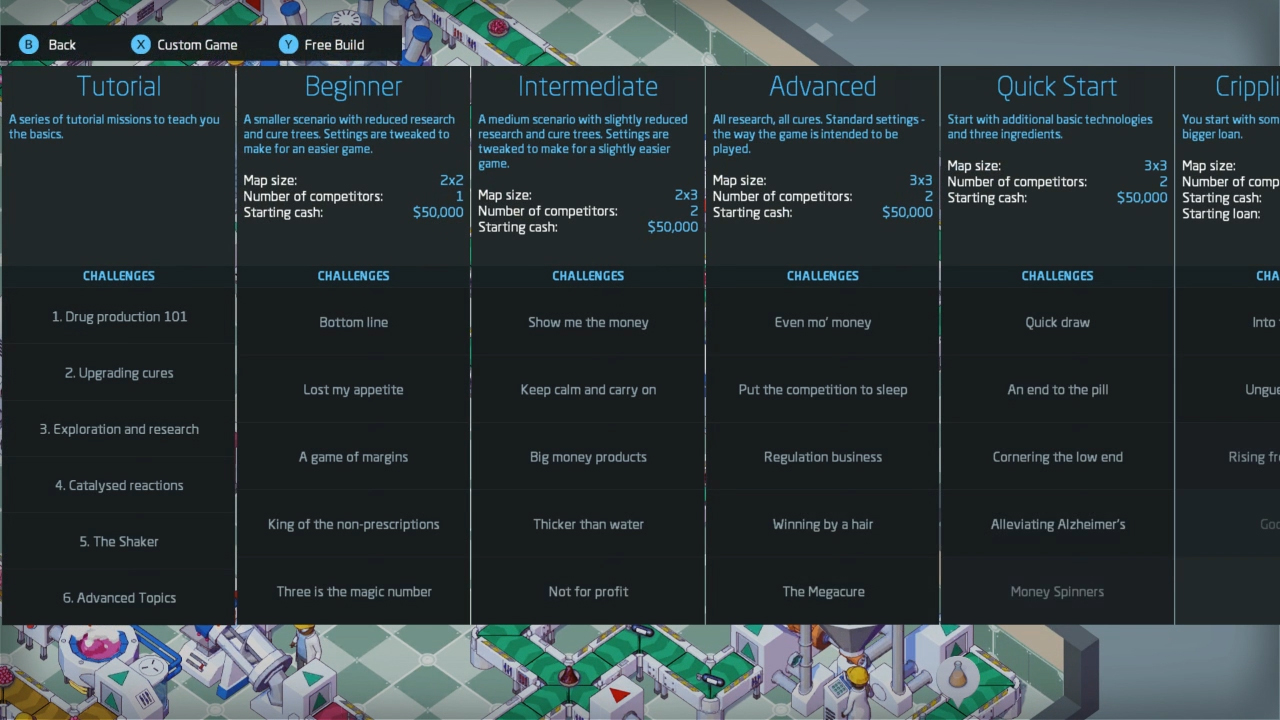This screenshot has height=720, width=1280.
Task: Play the 'Alleviating Alzheimer's' challenge
Action: 1057,524
